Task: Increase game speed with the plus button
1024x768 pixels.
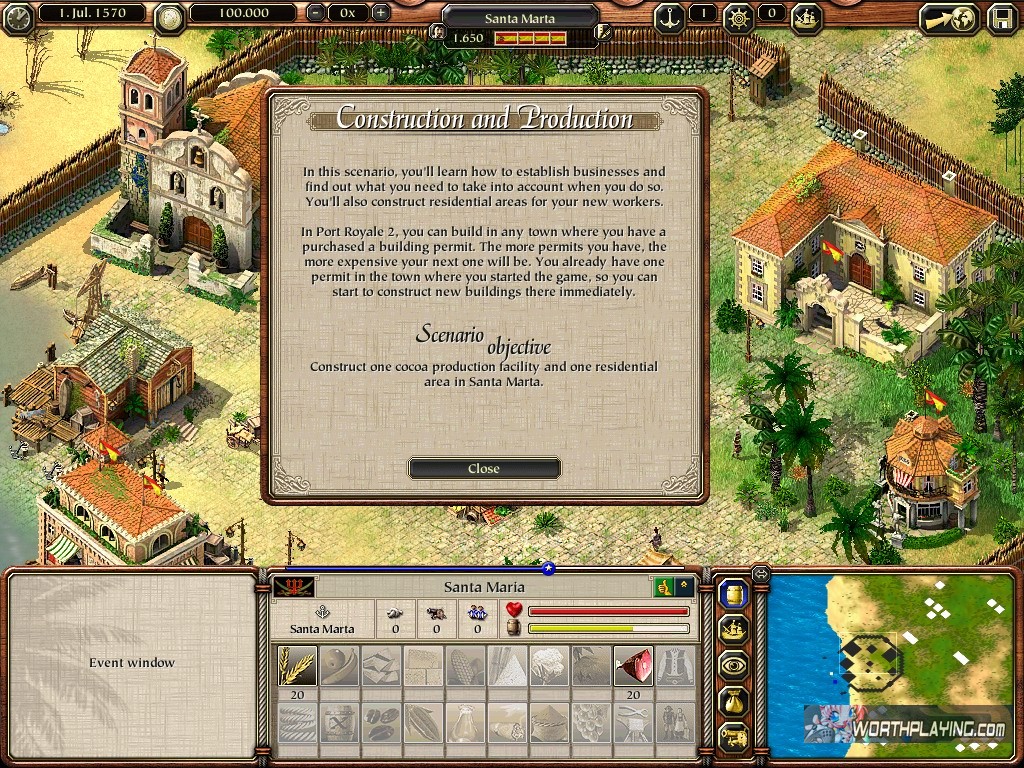Action: [x=380, y=14]
